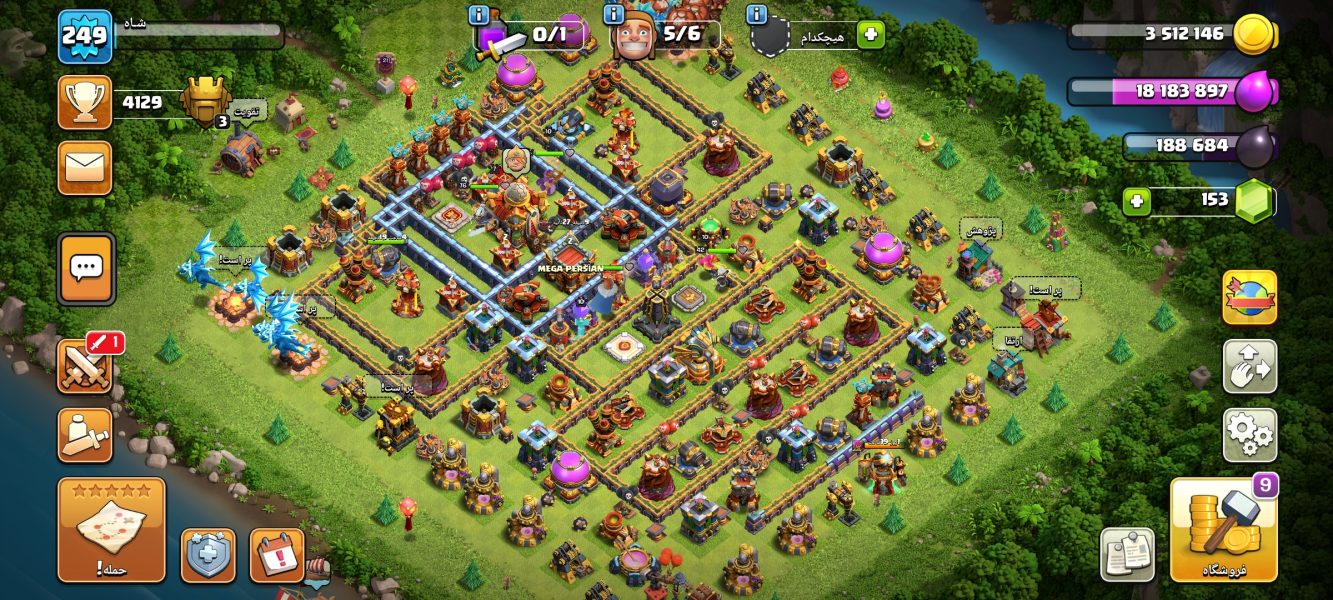
Task: View the trophy leaderboard button
Action: click(85, 102)
